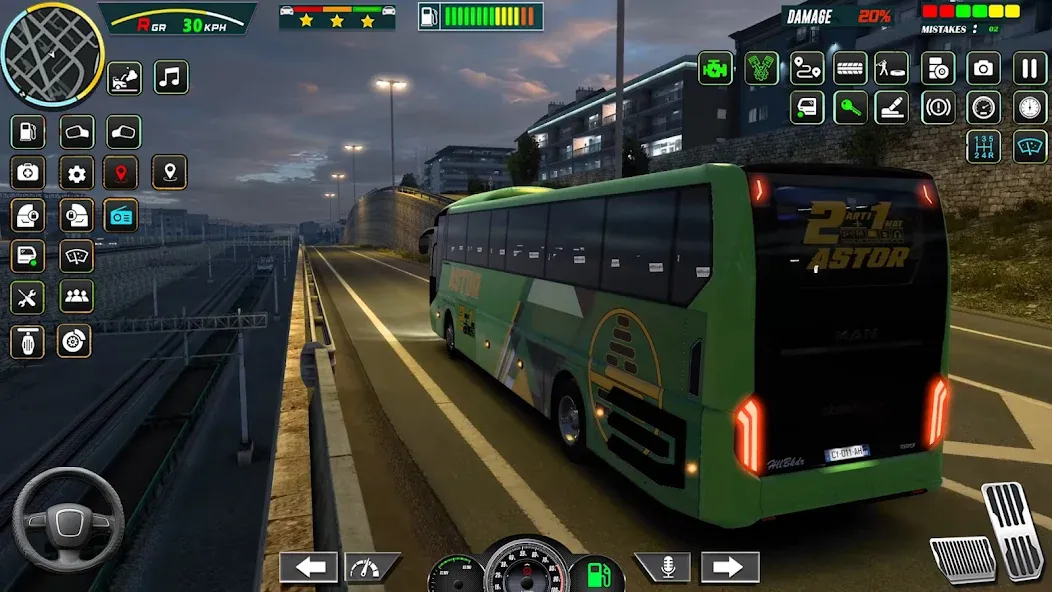This screenshot has height=592, width=1052.
Task: Open the camera view button
Action: coord(983,68)
